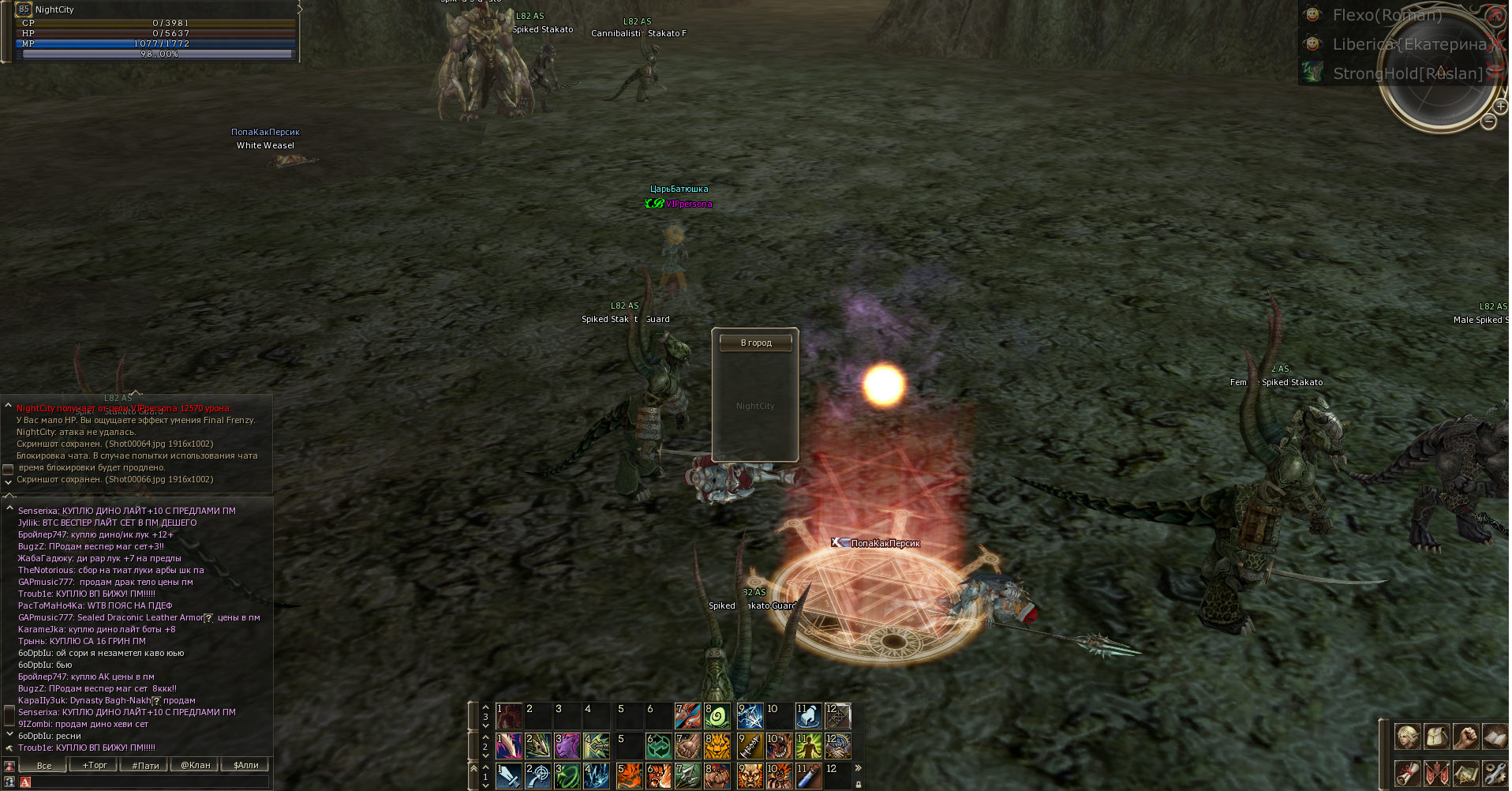Open the clan red banners icon
The width and height of the screenshot is (1512, 791).
(x=1436, y=773)
